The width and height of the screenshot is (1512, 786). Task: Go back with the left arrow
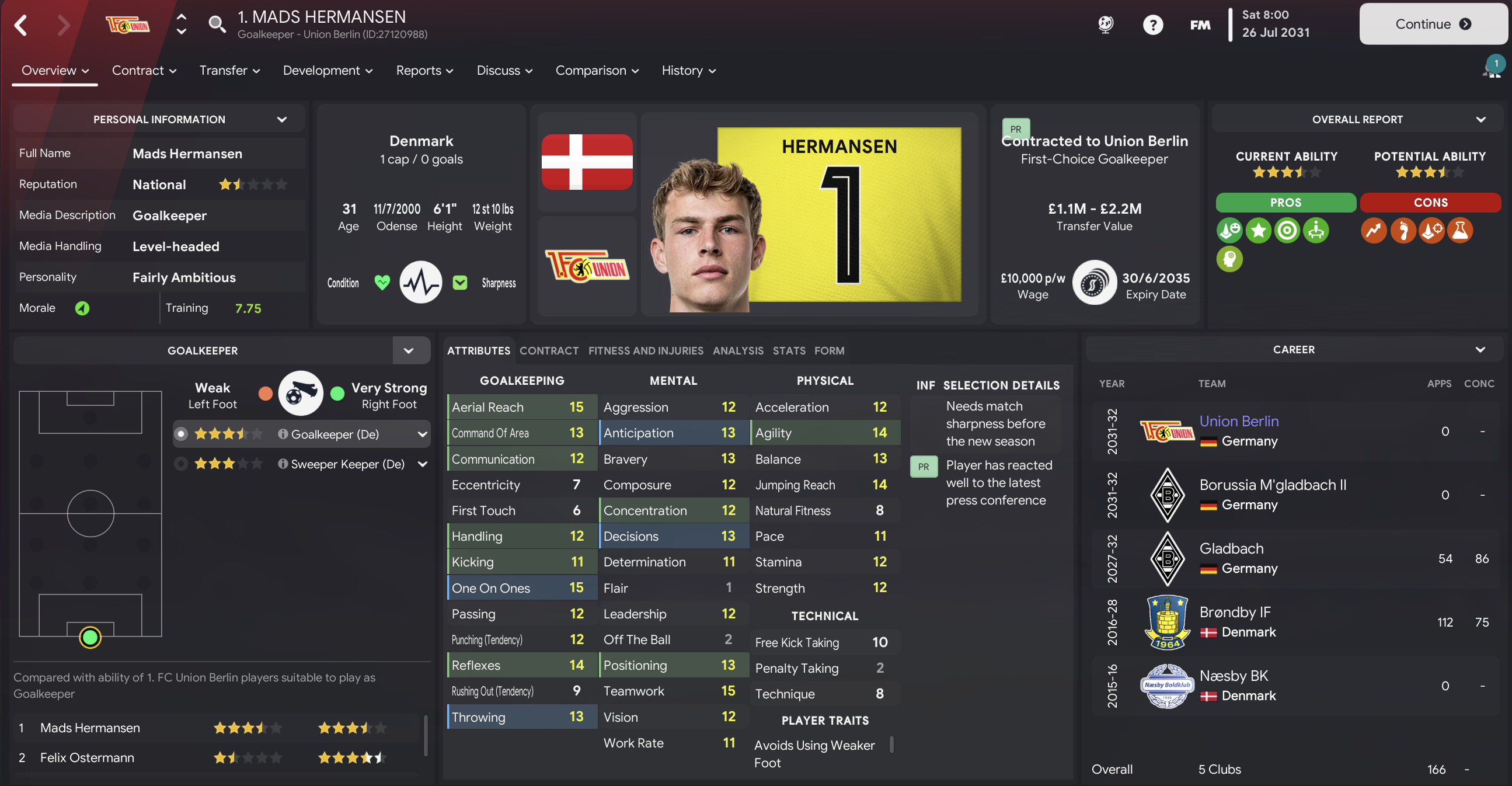tap(21, 25)
